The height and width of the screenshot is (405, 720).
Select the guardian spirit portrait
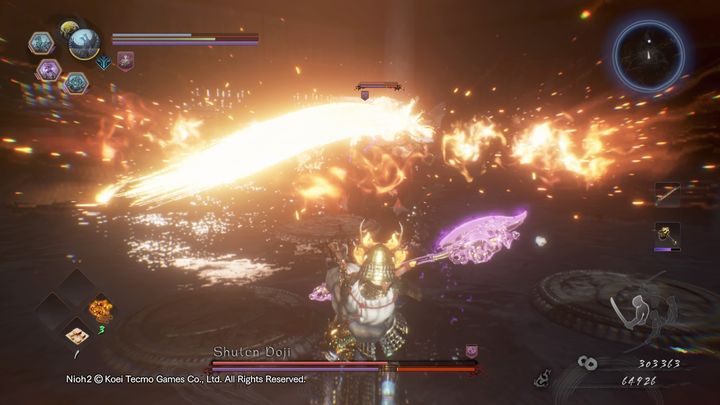click(83, 42)
